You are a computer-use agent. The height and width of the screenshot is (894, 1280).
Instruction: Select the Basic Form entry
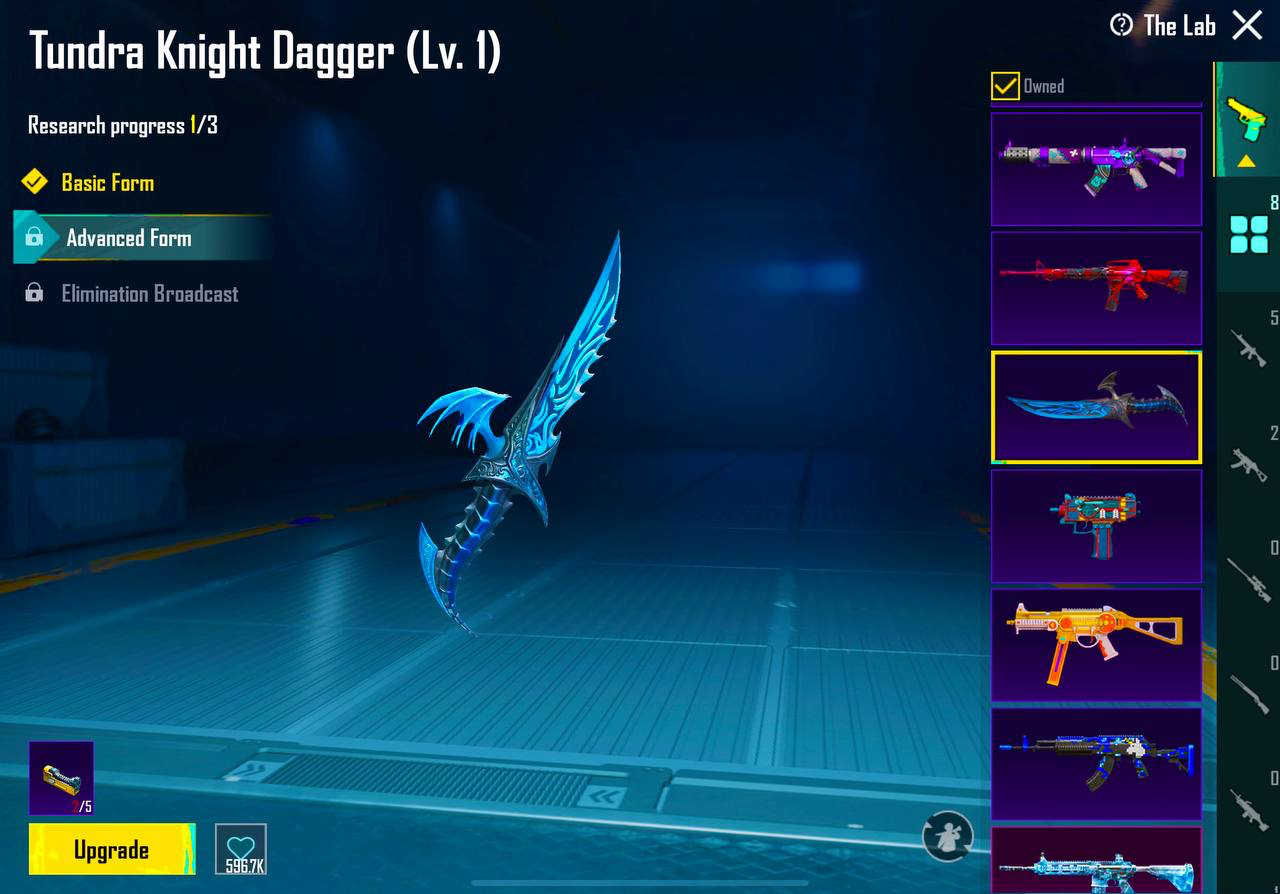point(107,183)
